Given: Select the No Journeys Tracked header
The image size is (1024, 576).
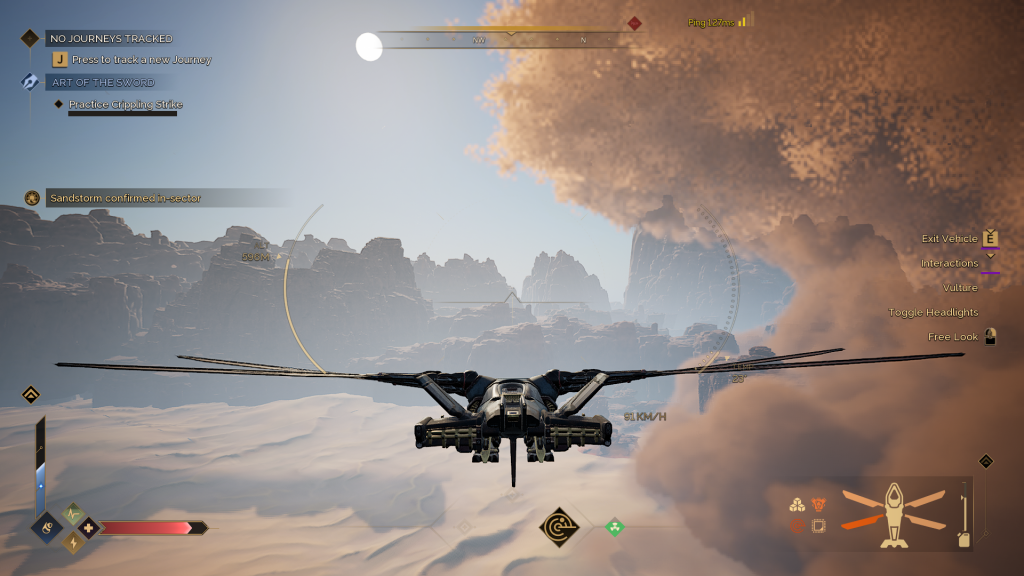Looking at the screenshot, I should tap(110, 38).
